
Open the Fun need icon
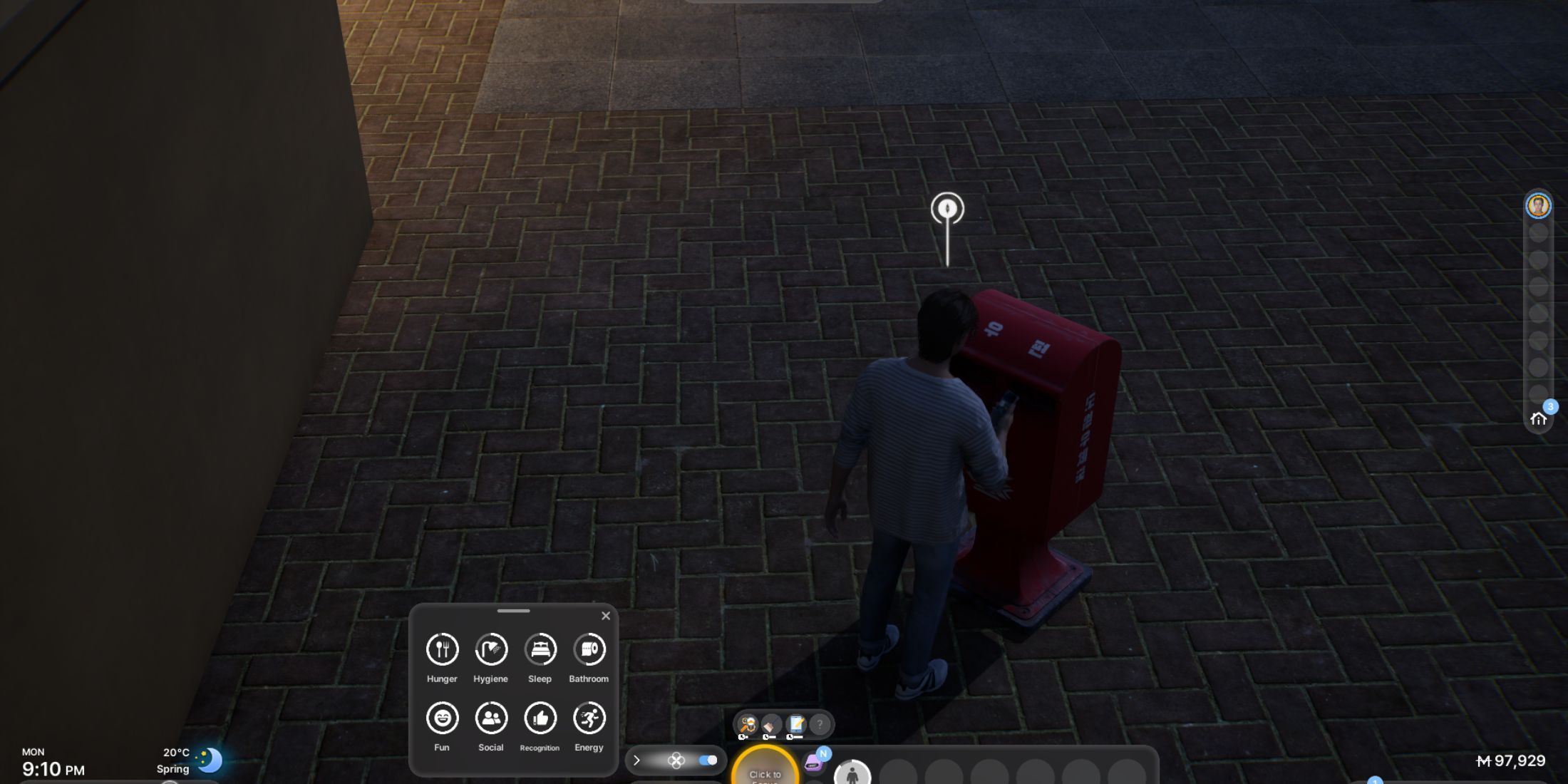pyautogui.click(x=442, y=718)
